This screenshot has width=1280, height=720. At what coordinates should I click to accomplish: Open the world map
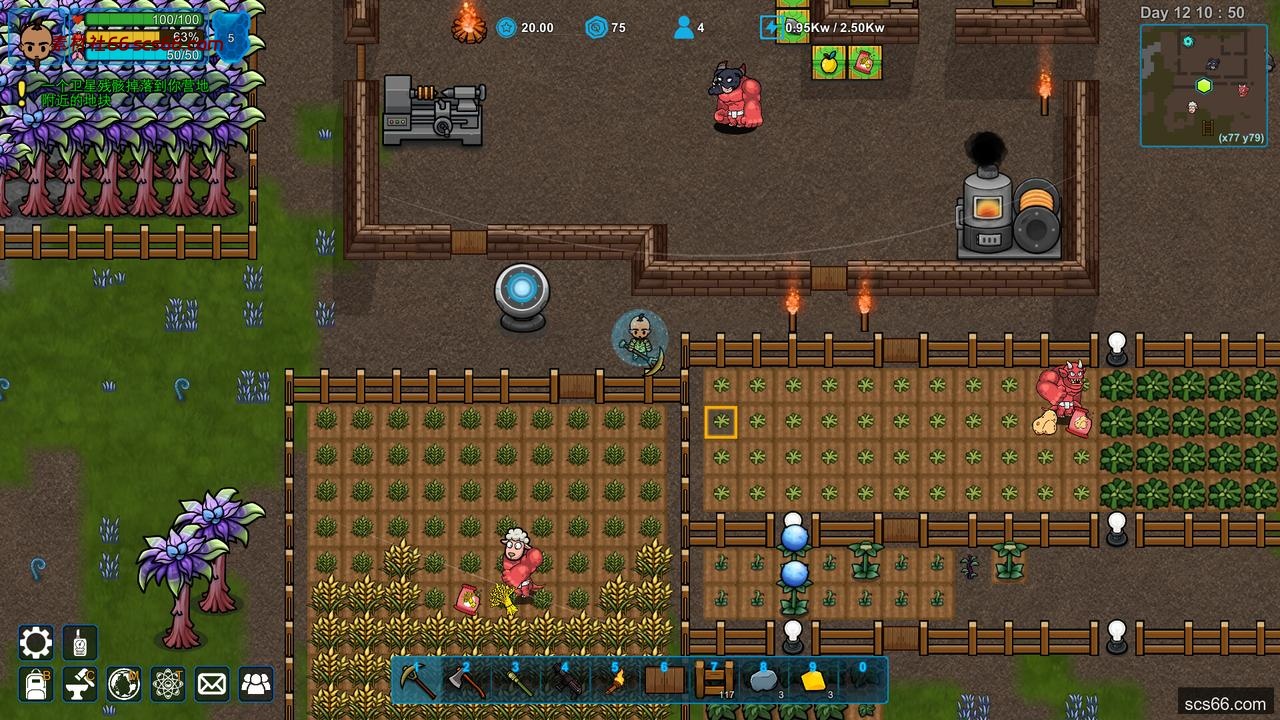123,684
